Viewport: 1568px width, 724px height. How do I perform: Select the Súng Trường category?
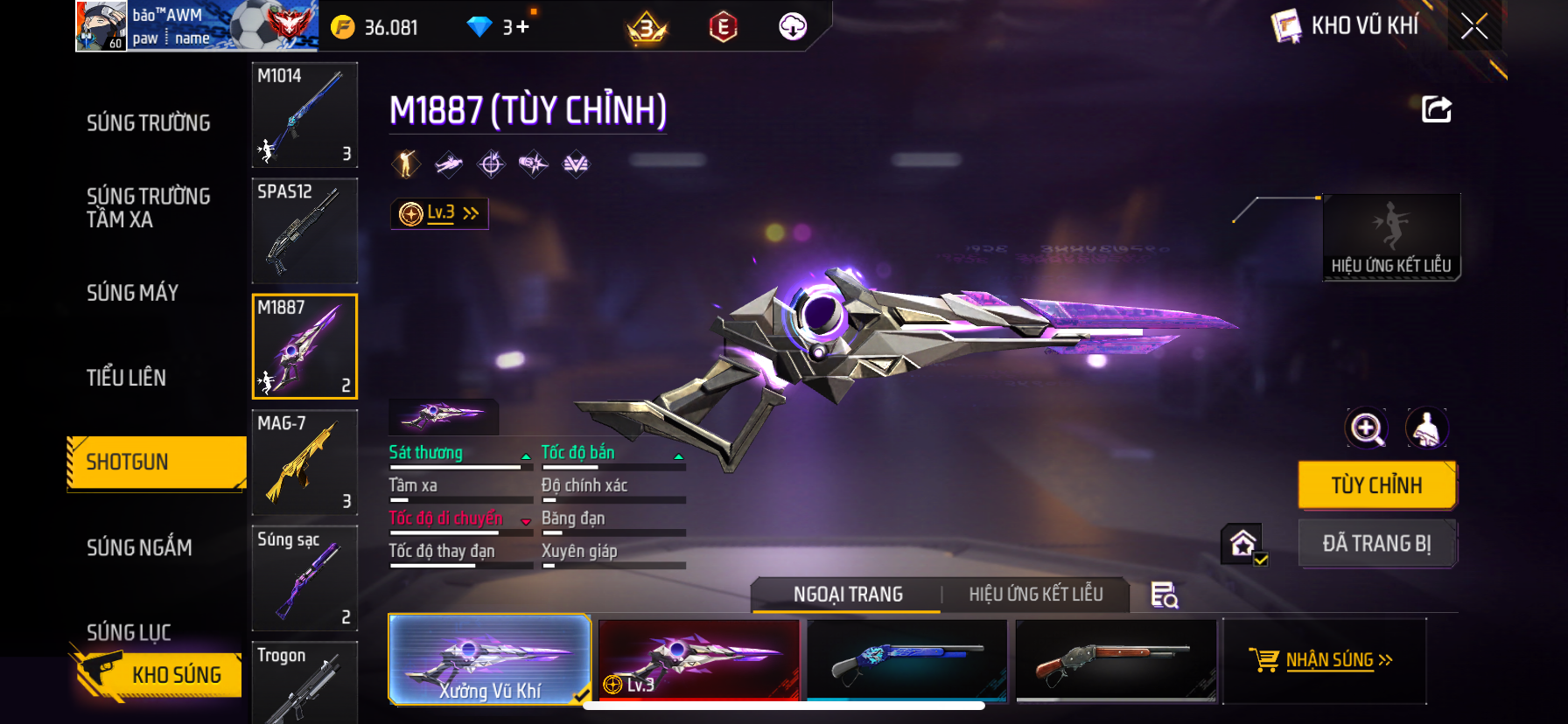[x=148, y=123]
